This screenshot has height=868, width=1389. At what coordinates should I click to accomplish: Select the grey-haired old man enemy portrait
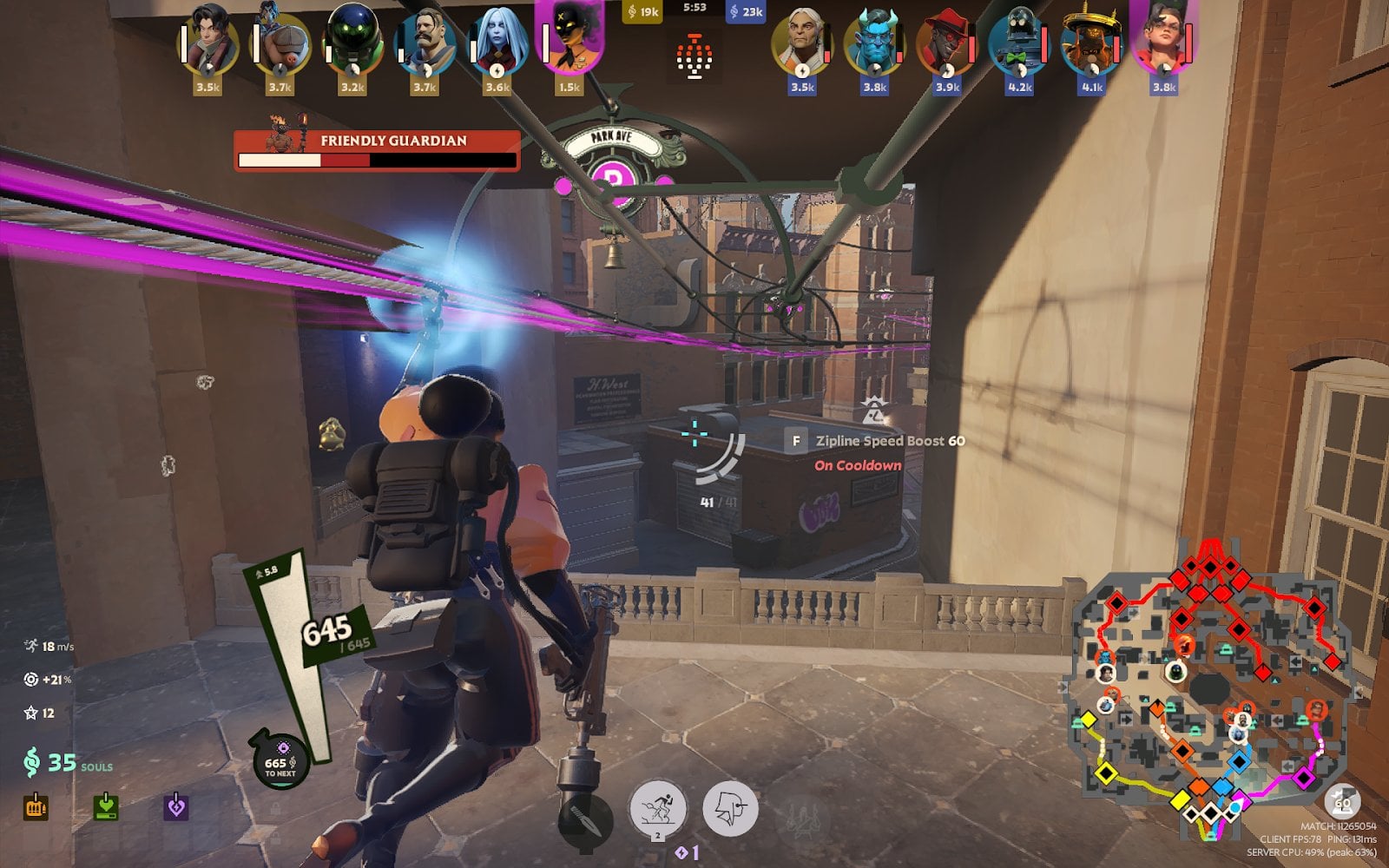tap(802, 43)
